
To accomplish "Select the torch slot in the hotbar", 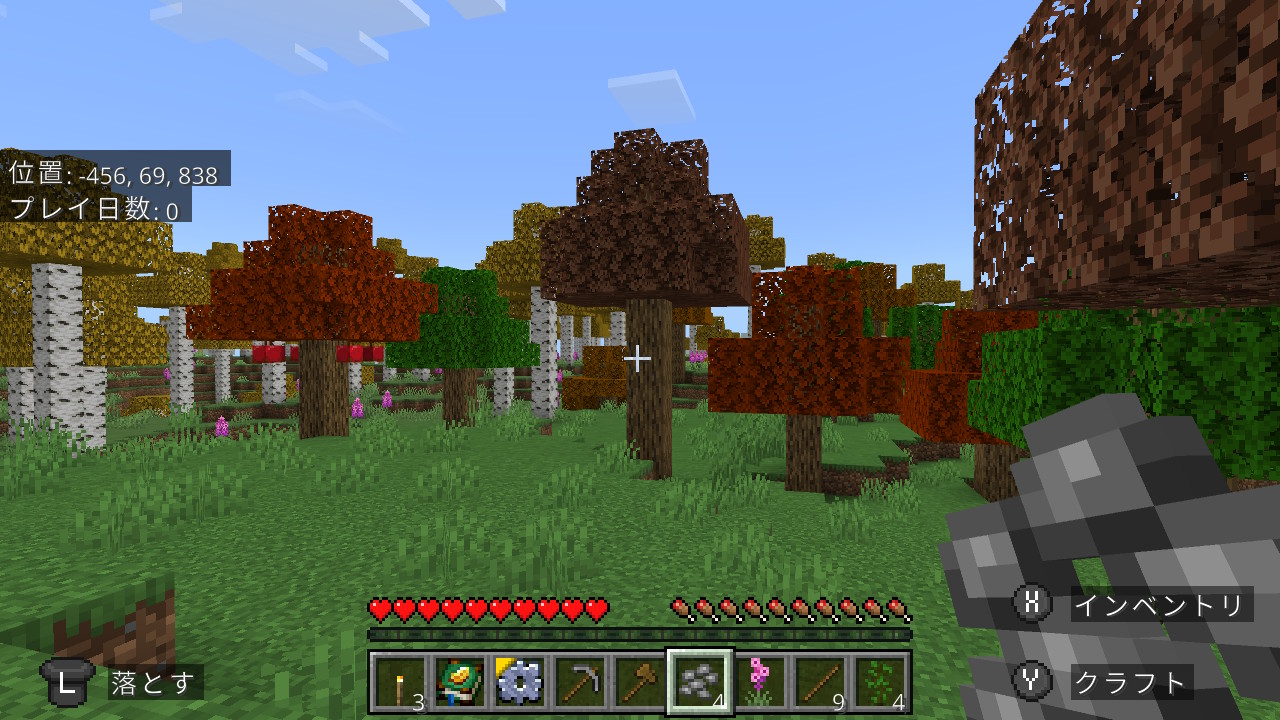I will [400, 682].
